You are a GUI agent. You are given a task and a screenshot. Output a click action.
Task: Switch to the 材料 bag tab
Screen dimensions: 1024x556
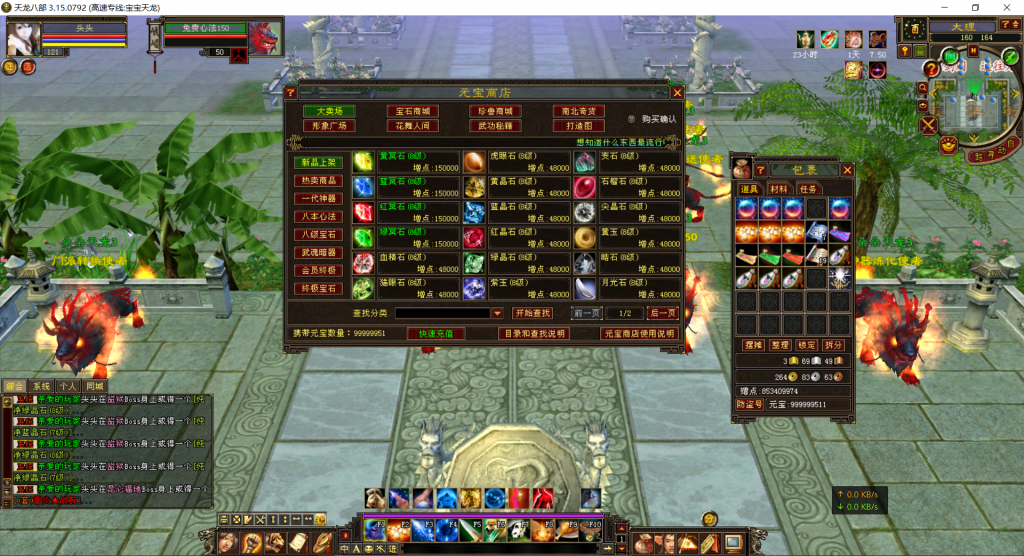[778, 188]
